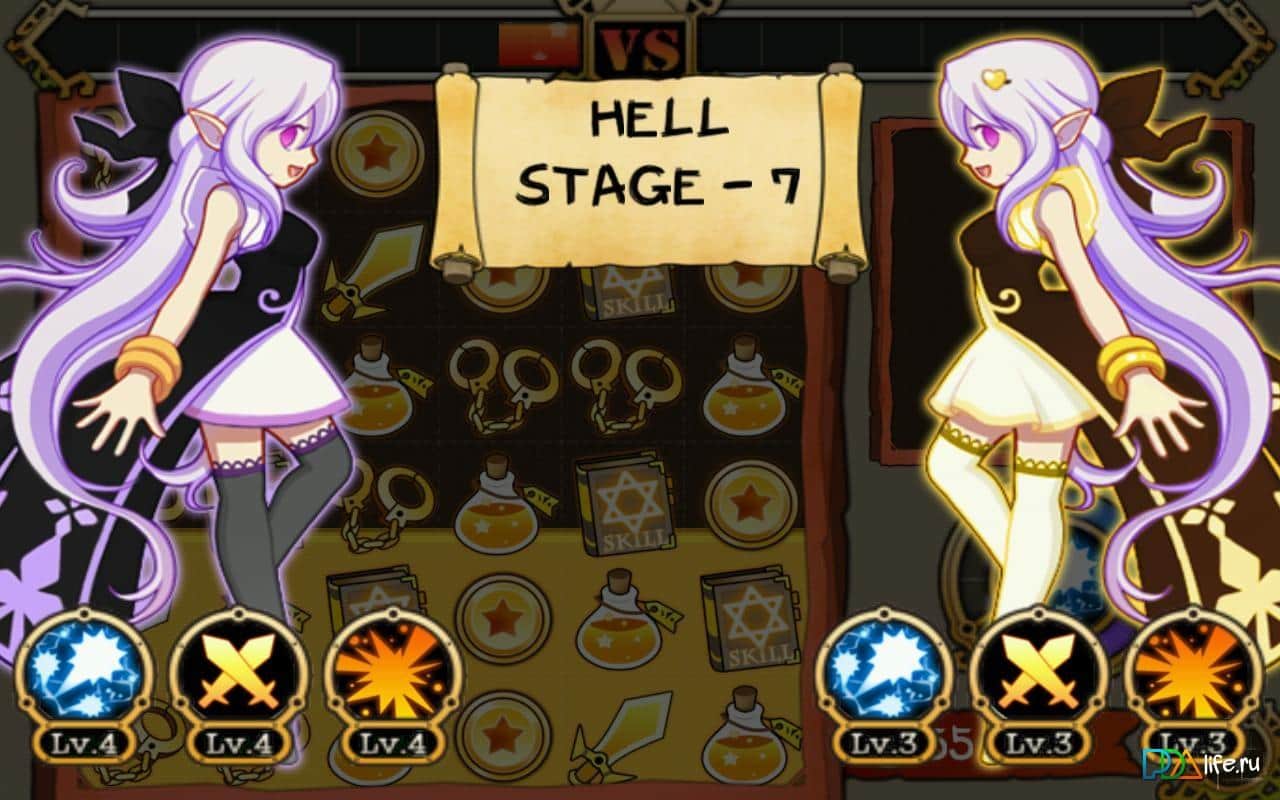Screen dimensions: 1280x800
Task: Tap a gold star coin tile
Action: click(x=504, y=620)
